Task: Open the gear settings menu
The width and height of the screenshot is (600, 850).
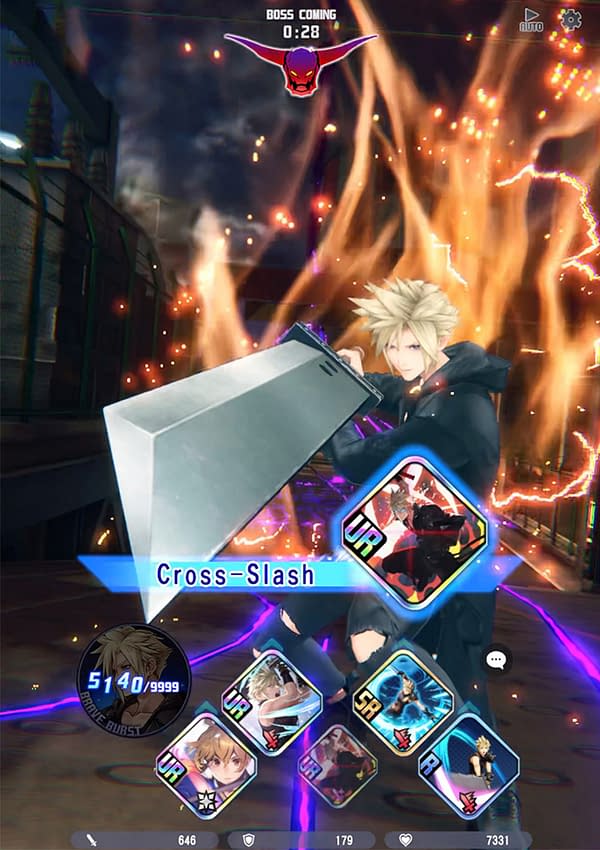Action: (x=571, y=19)
